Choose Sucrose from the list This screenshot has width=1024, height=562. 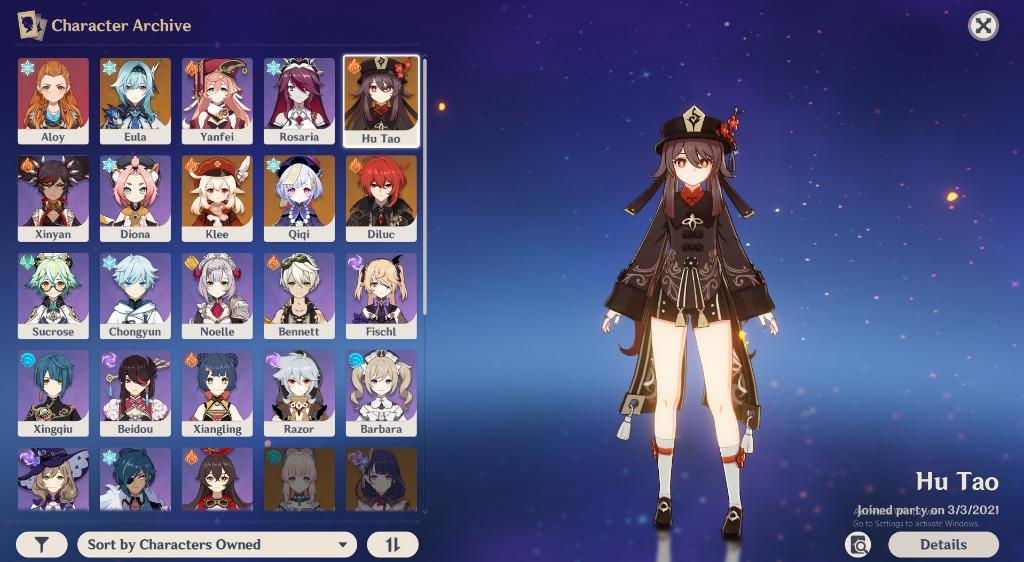click(53, 295)
